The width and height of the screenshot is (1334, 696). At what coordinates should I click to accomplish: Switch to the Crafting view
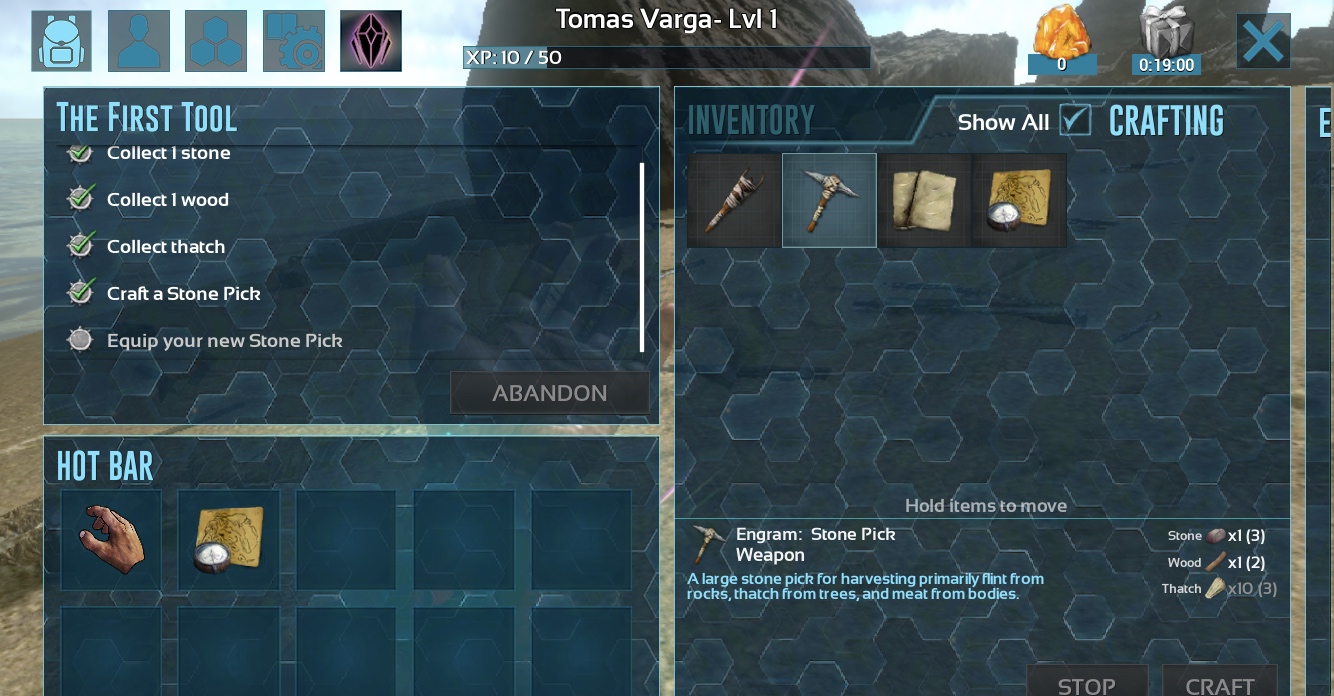(1166, 122)
